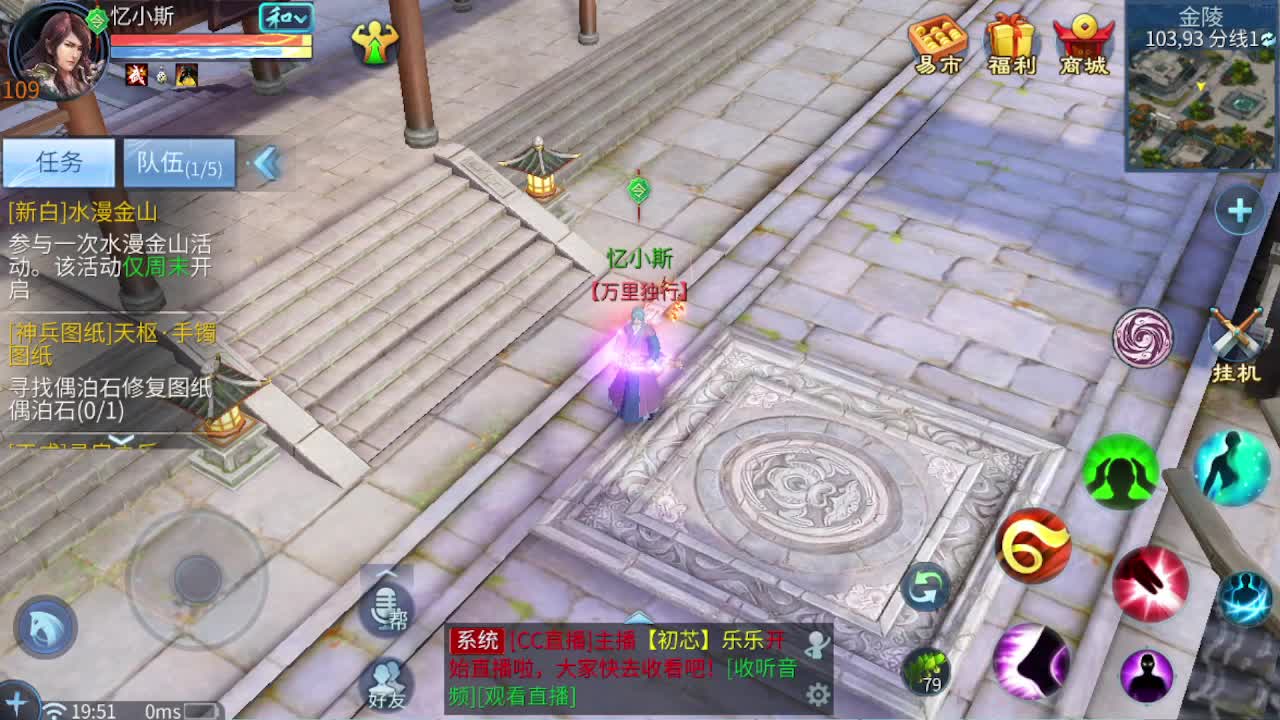1280x720 pixels.
Task: Collapse the task panel with blue arrow
Action: point(266,163)
